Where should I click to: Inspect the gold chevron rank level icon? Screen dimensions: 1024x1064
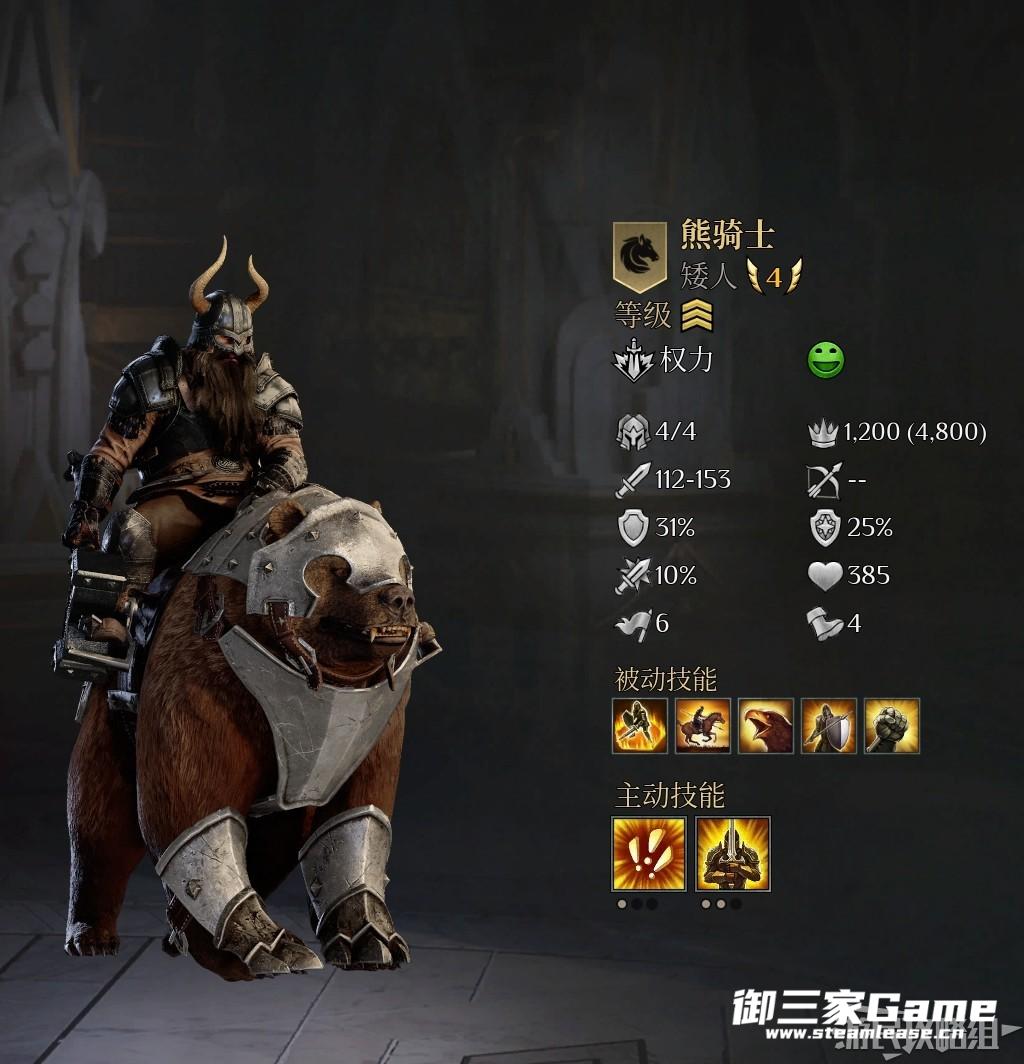tap(697, 317)
